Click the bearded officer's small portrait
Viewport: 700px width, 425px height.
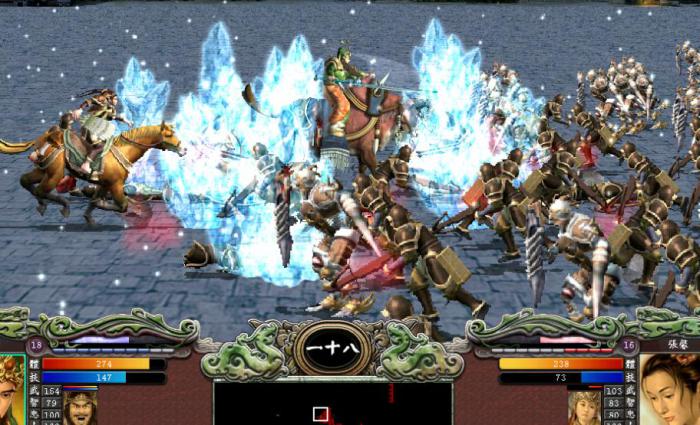tap(81, 407)
